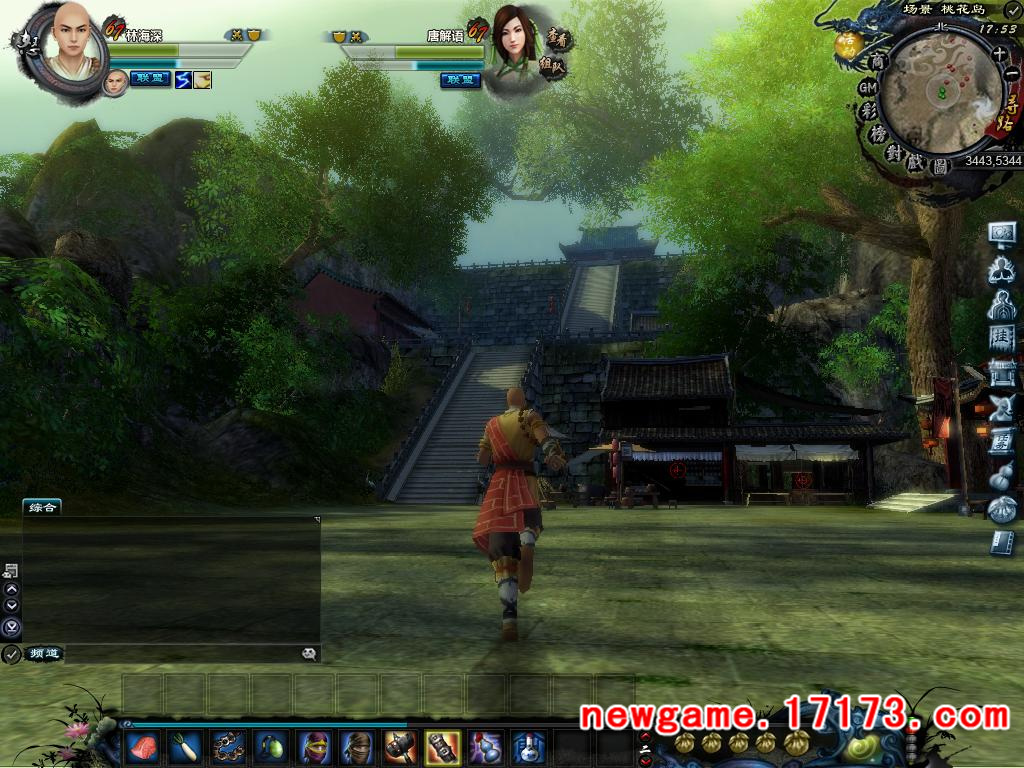Click the golden activity orb by the dragon
Viewport: 1024px width, 768px height.
(849, 44)
